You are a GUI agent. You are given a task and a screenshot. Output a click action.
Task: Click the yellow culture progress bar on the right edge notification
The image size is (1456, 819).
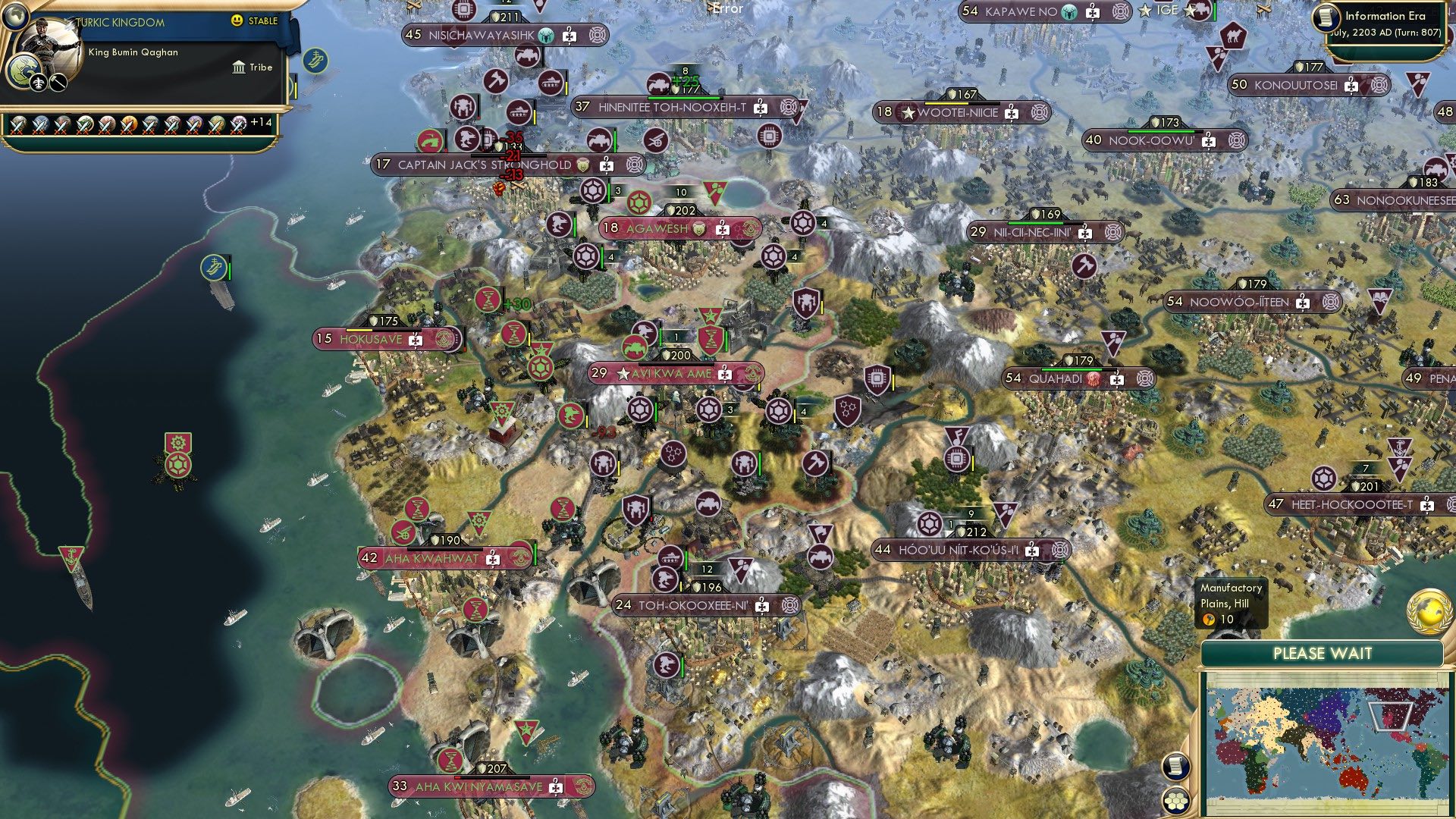297,89
